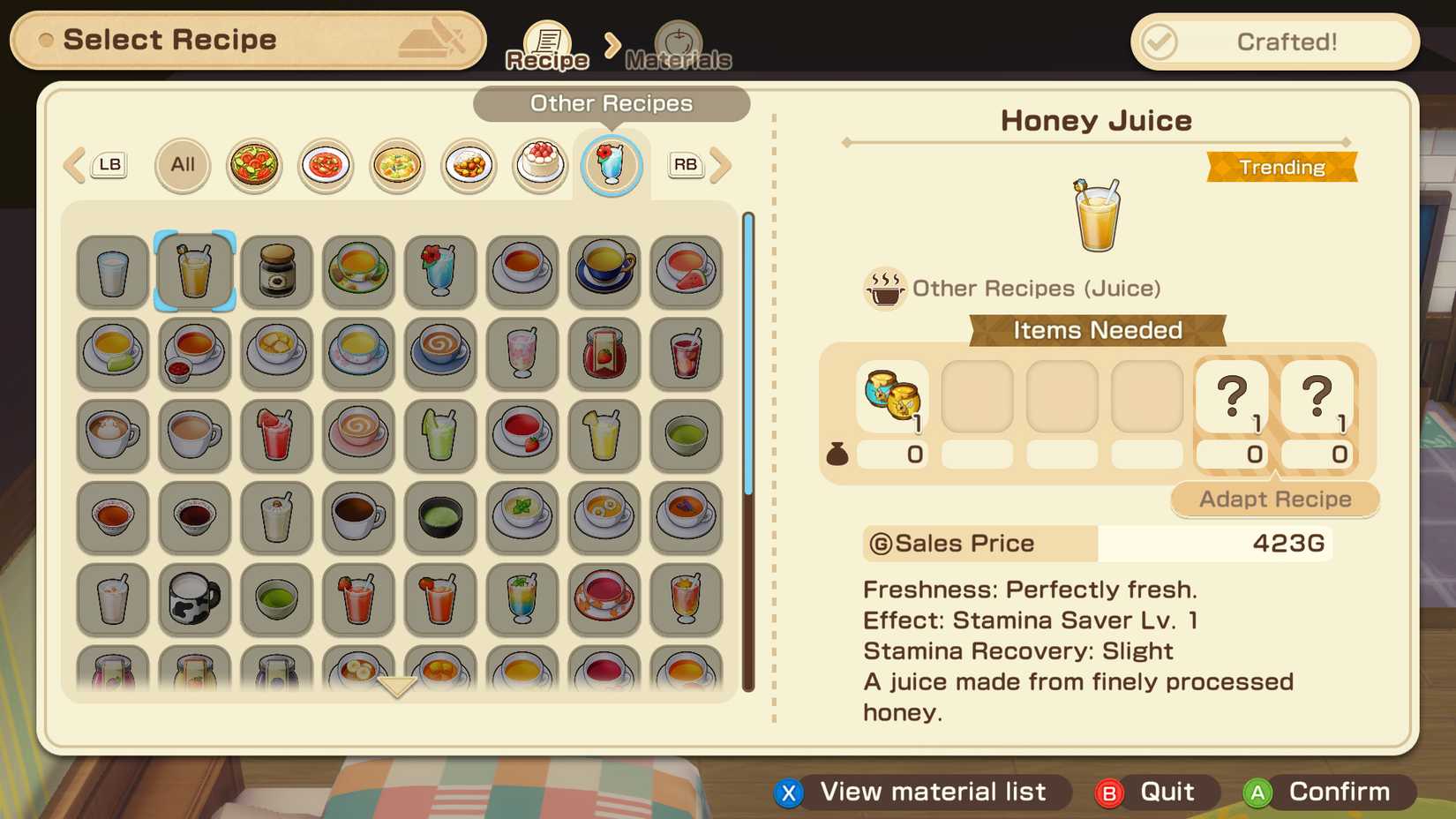Image resolution: width=1456 pixels, height=819 pixels.
Task: Select the salad category icon
Action: 253,165
